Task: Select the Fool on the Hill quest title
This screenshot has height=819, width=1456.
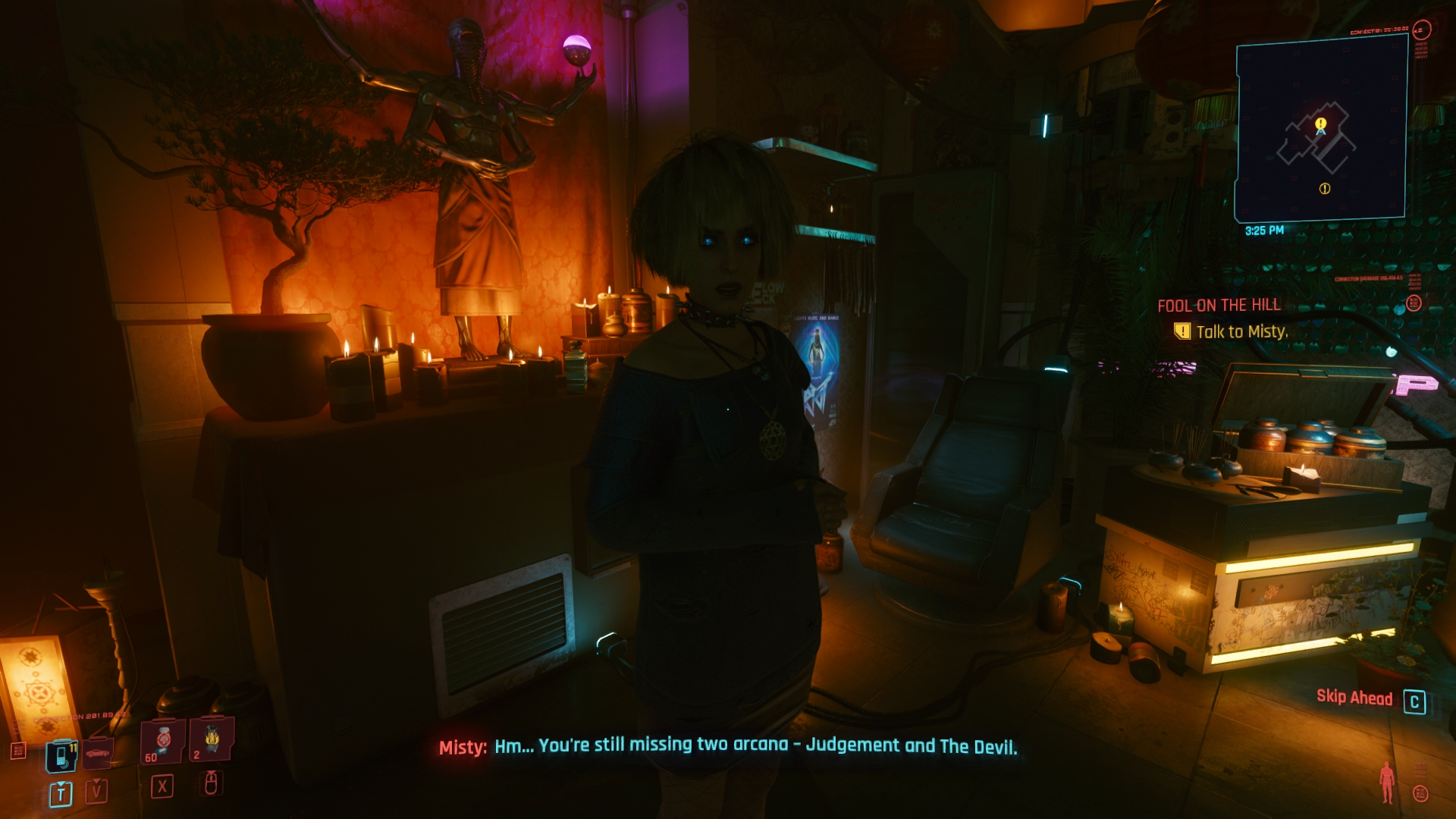Action: click(1219, 306)
